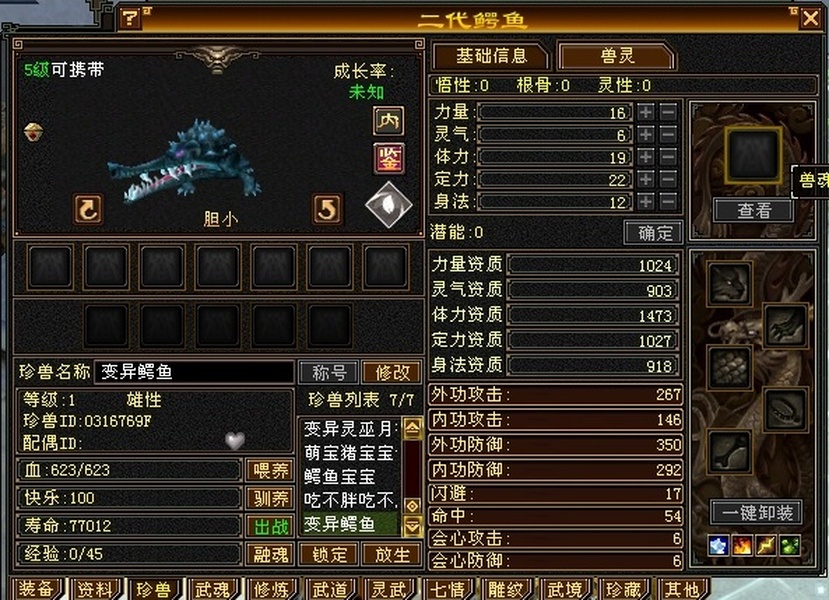Close the pet window with X

click(x=809, y=18)
